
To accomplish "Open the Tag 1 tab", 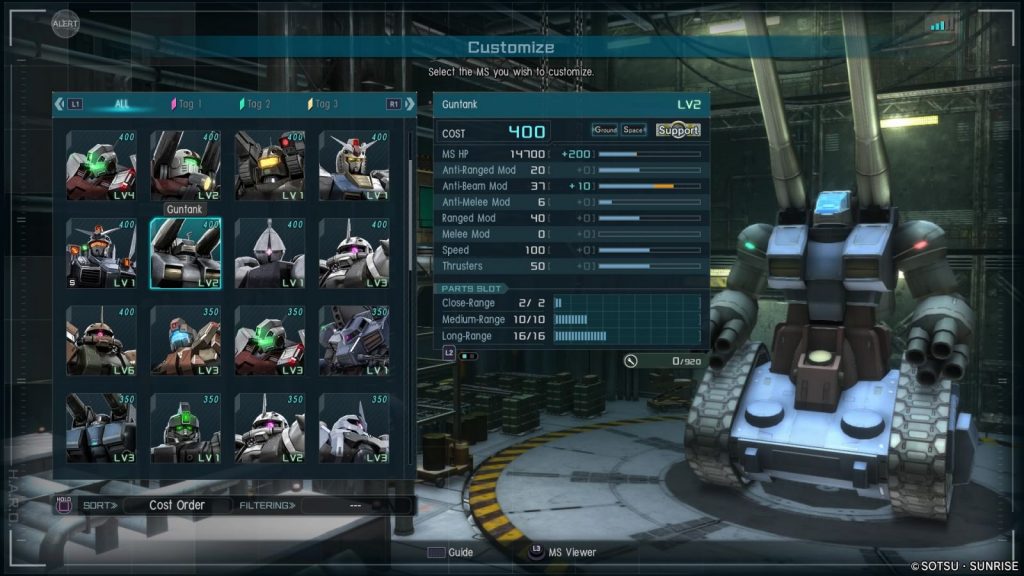I will coord(187,104).
